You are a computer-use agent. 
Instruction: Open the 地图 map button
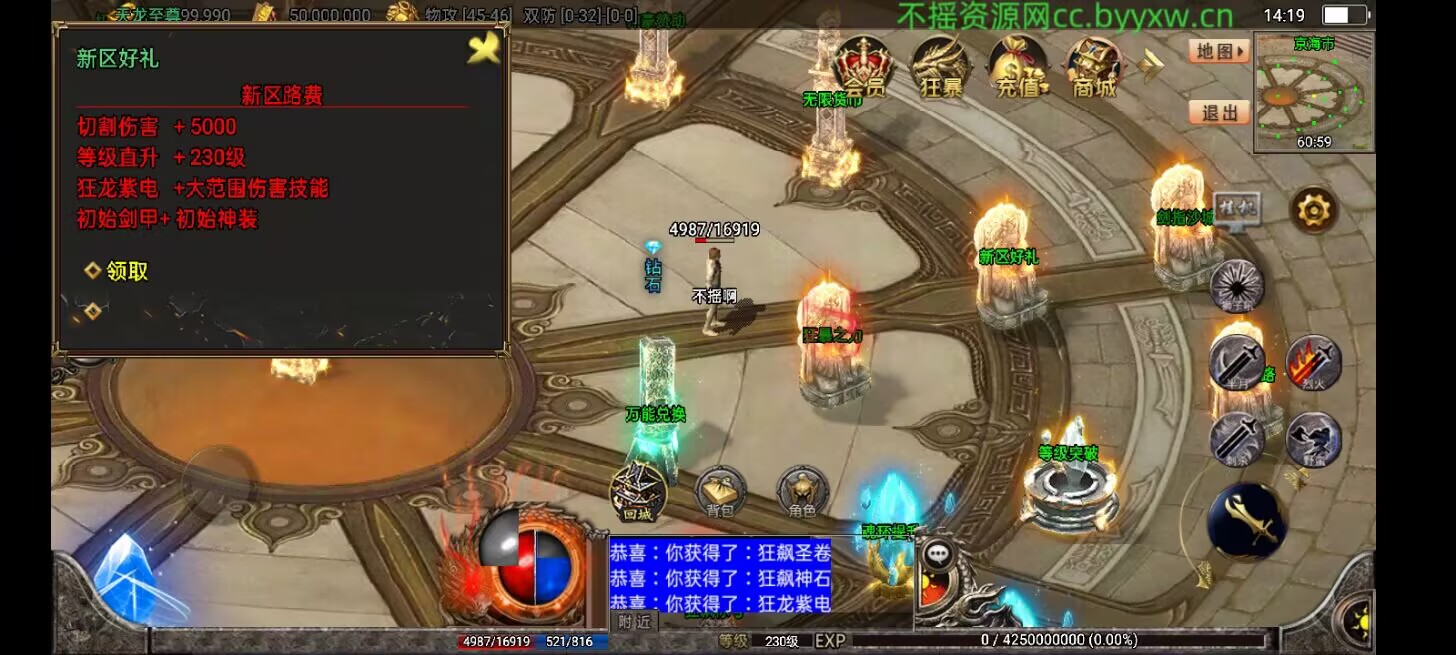coord(1220,51)
